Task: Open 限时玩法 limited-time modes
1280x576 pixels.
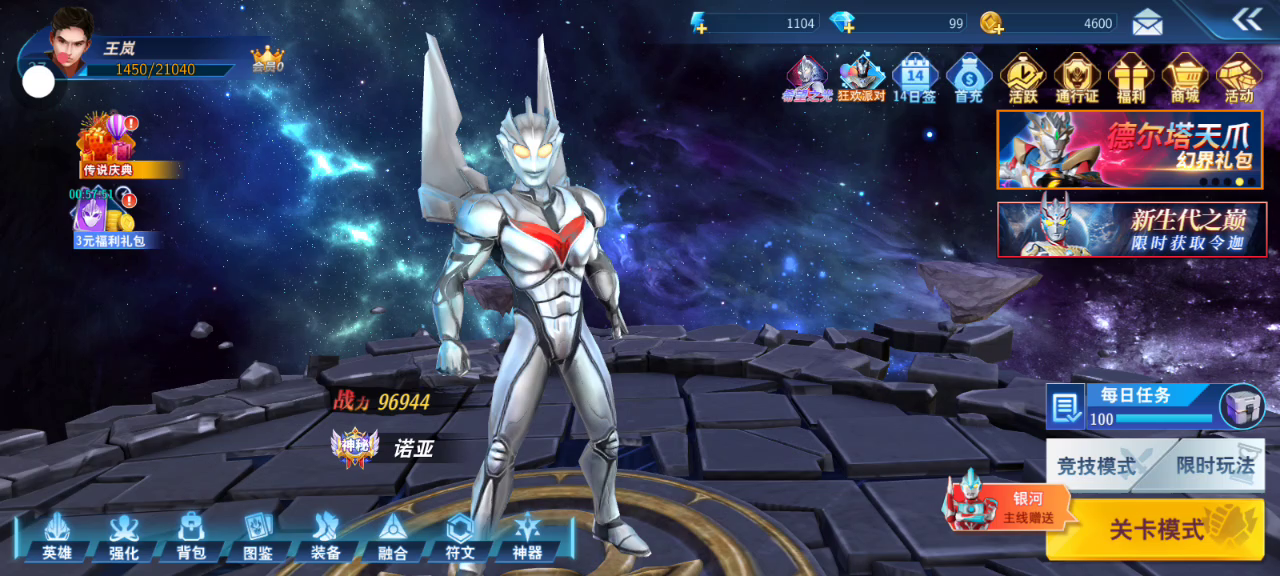Action: pyautogui.click(x=1214, y=465)
